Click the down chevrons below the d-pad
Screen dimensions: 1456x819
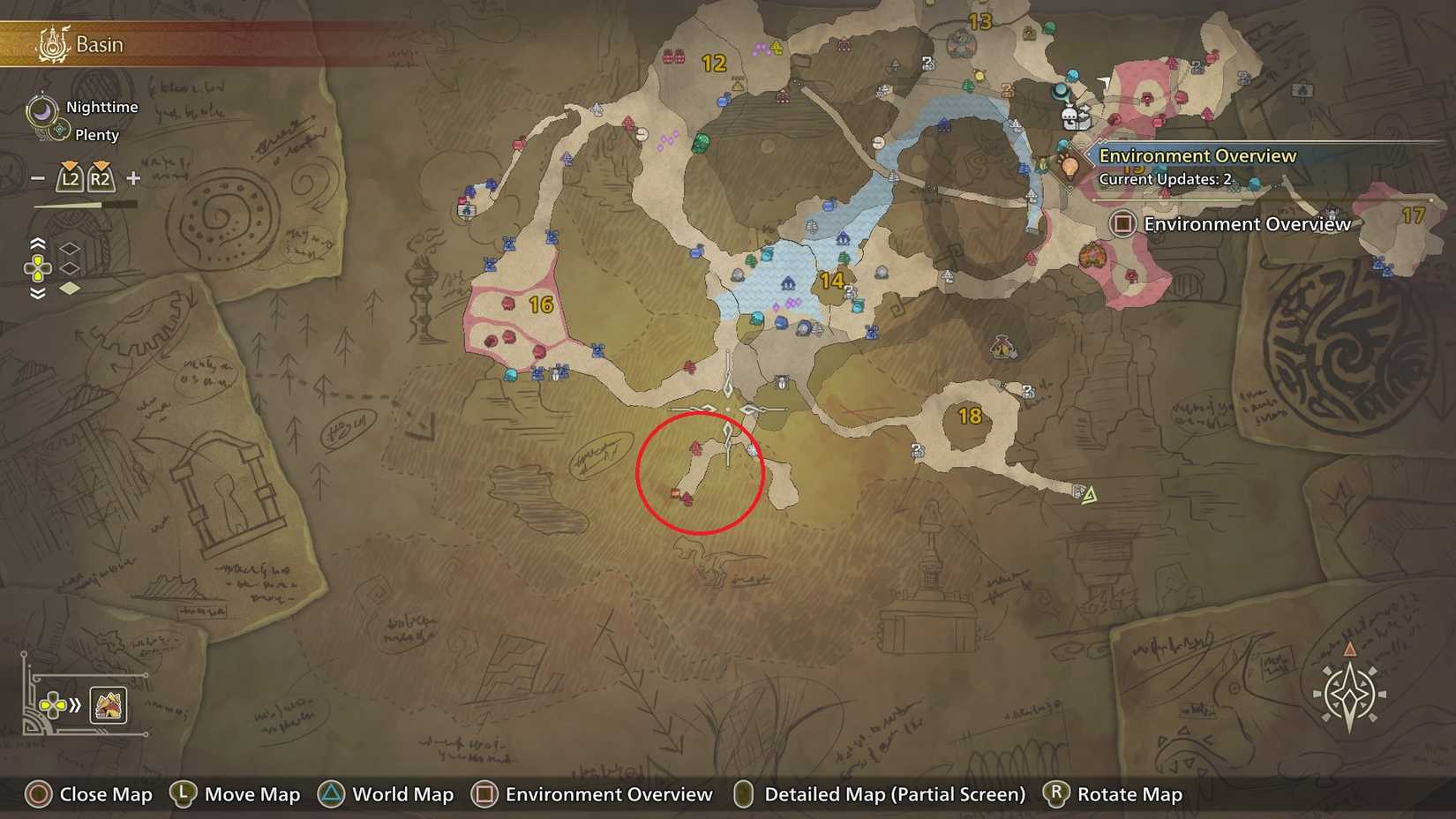[x=37, y=292]
